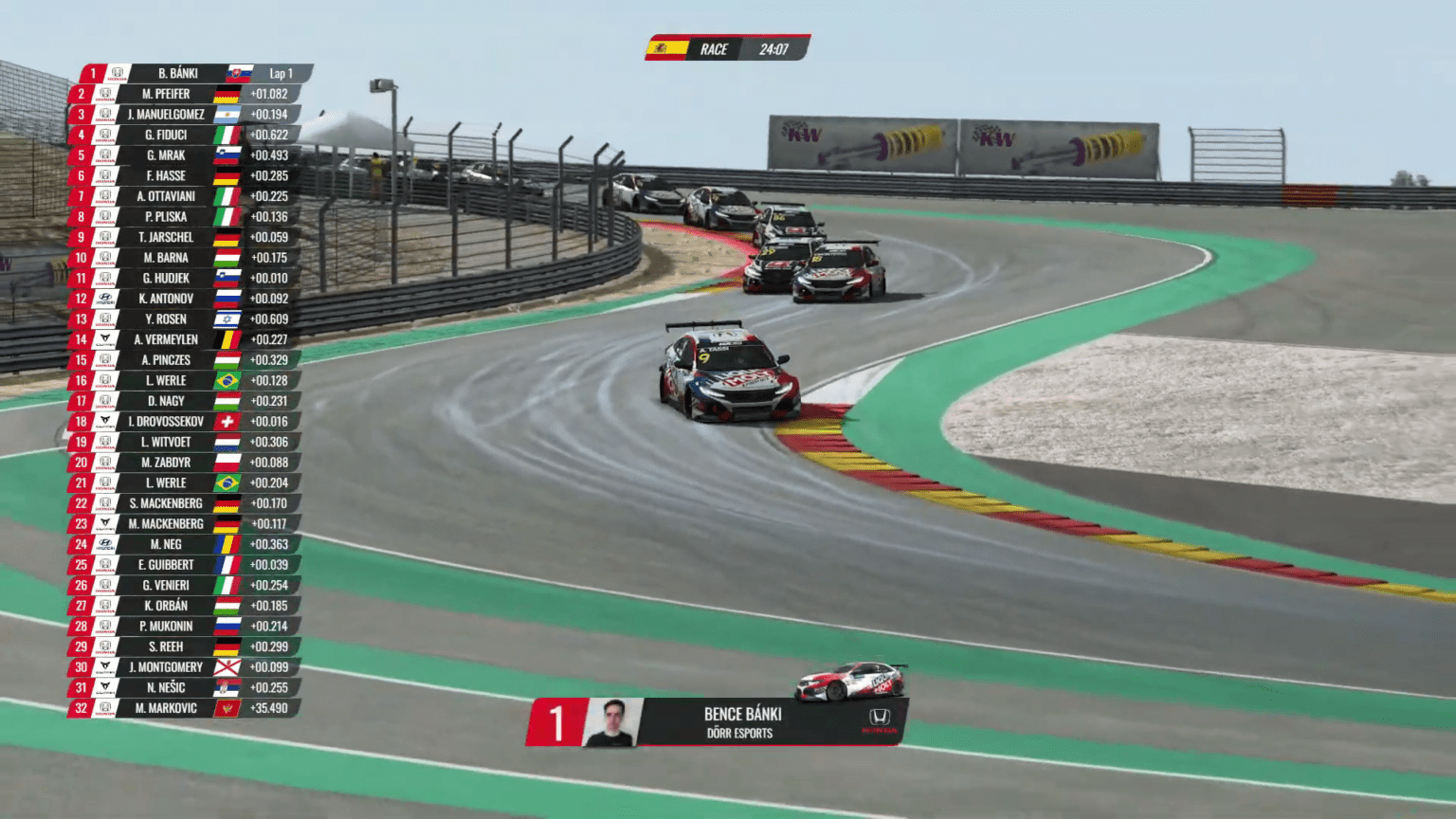Image resolution: width=1456 pixels, height=819 pixels.
Task: Click the Hyundai logo next to K. Antonov
Action: pos(104,298)
